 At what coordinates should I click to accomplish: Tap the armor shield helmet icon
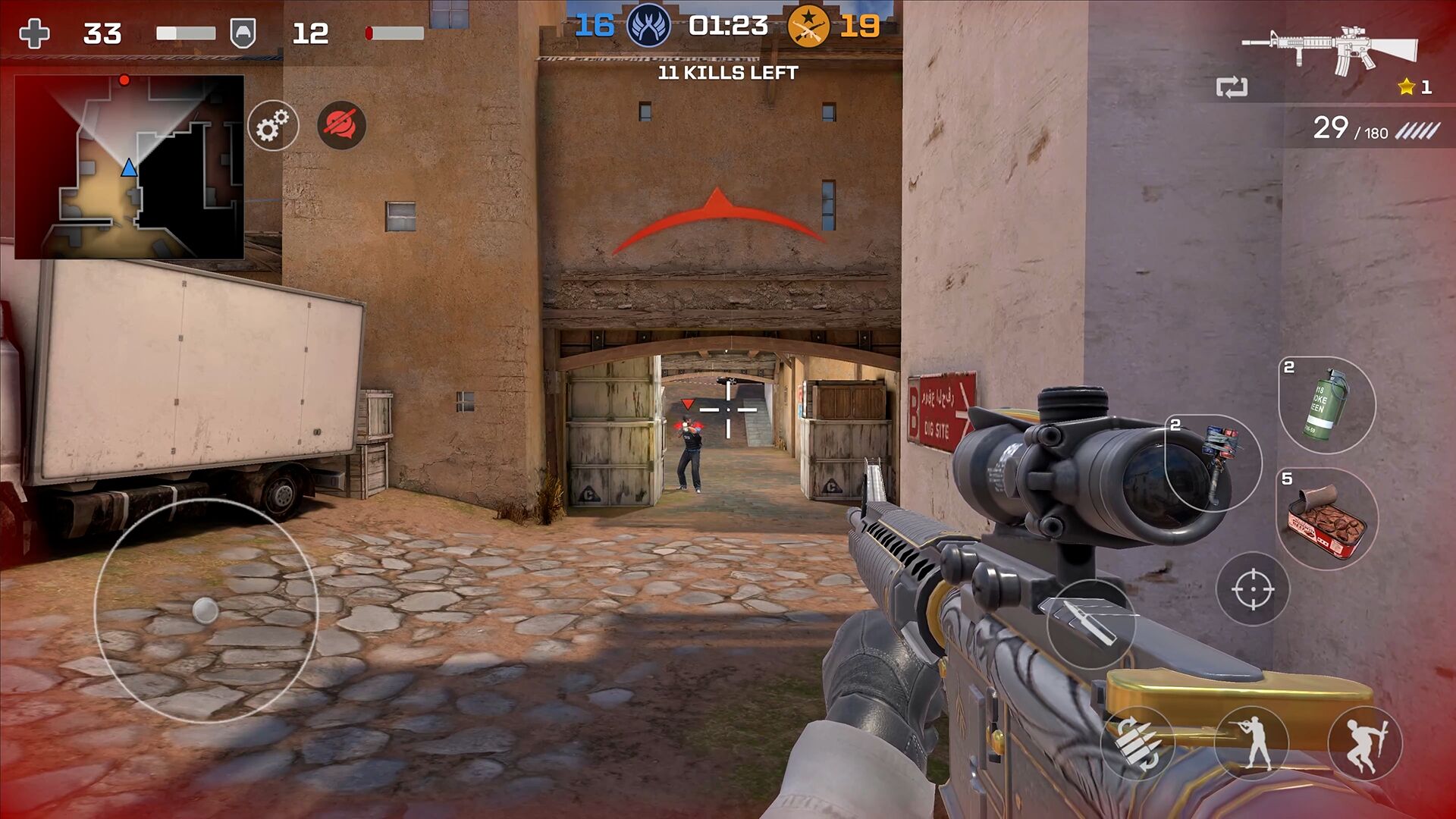[x=244, y=32]
